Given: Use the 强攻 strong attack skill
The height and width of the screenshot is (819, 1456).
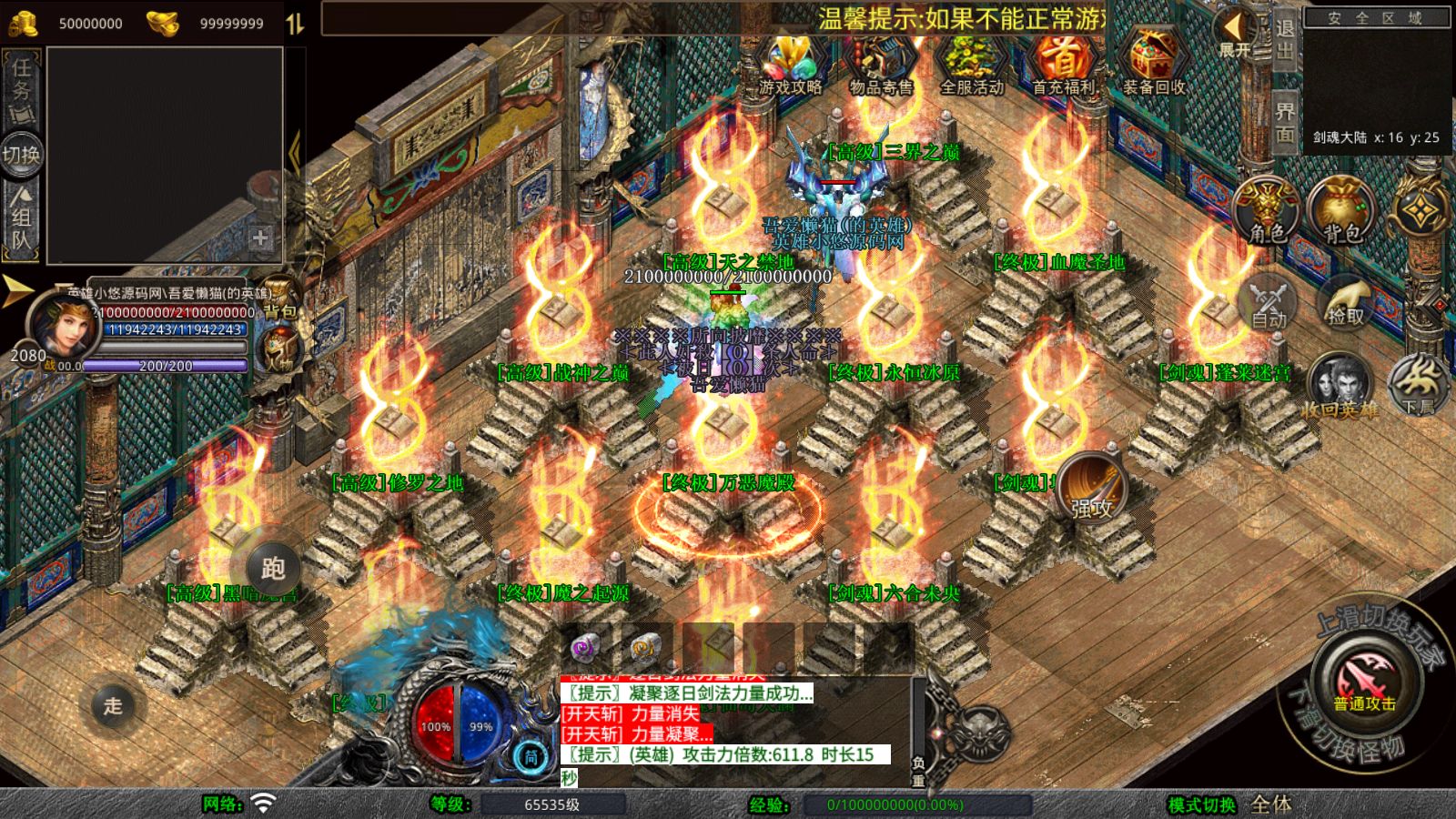Looking at the screenshot, I should tap(1092, 488).
